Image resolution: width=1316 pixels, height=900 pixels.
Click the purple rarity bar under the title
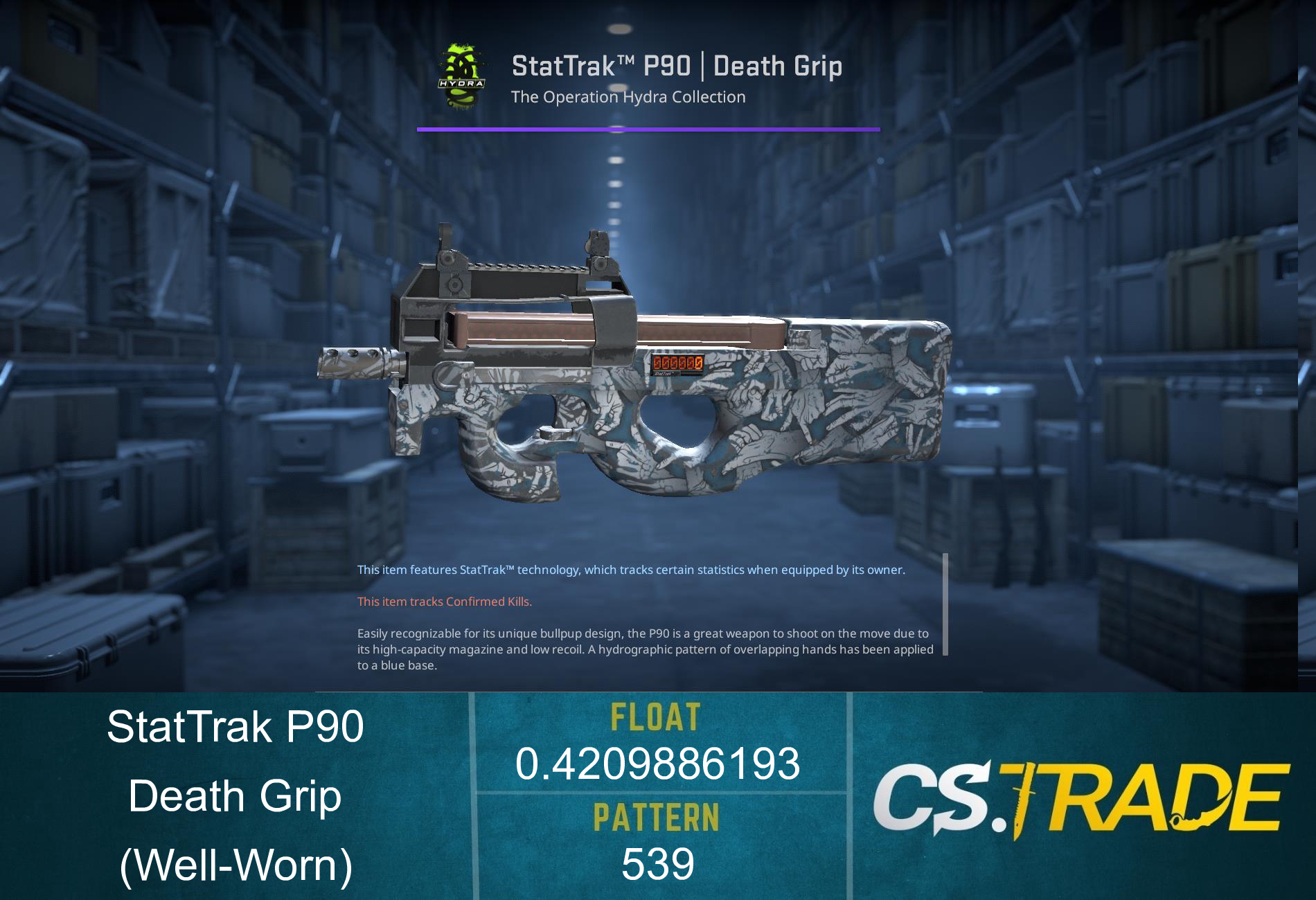[648, 128]
